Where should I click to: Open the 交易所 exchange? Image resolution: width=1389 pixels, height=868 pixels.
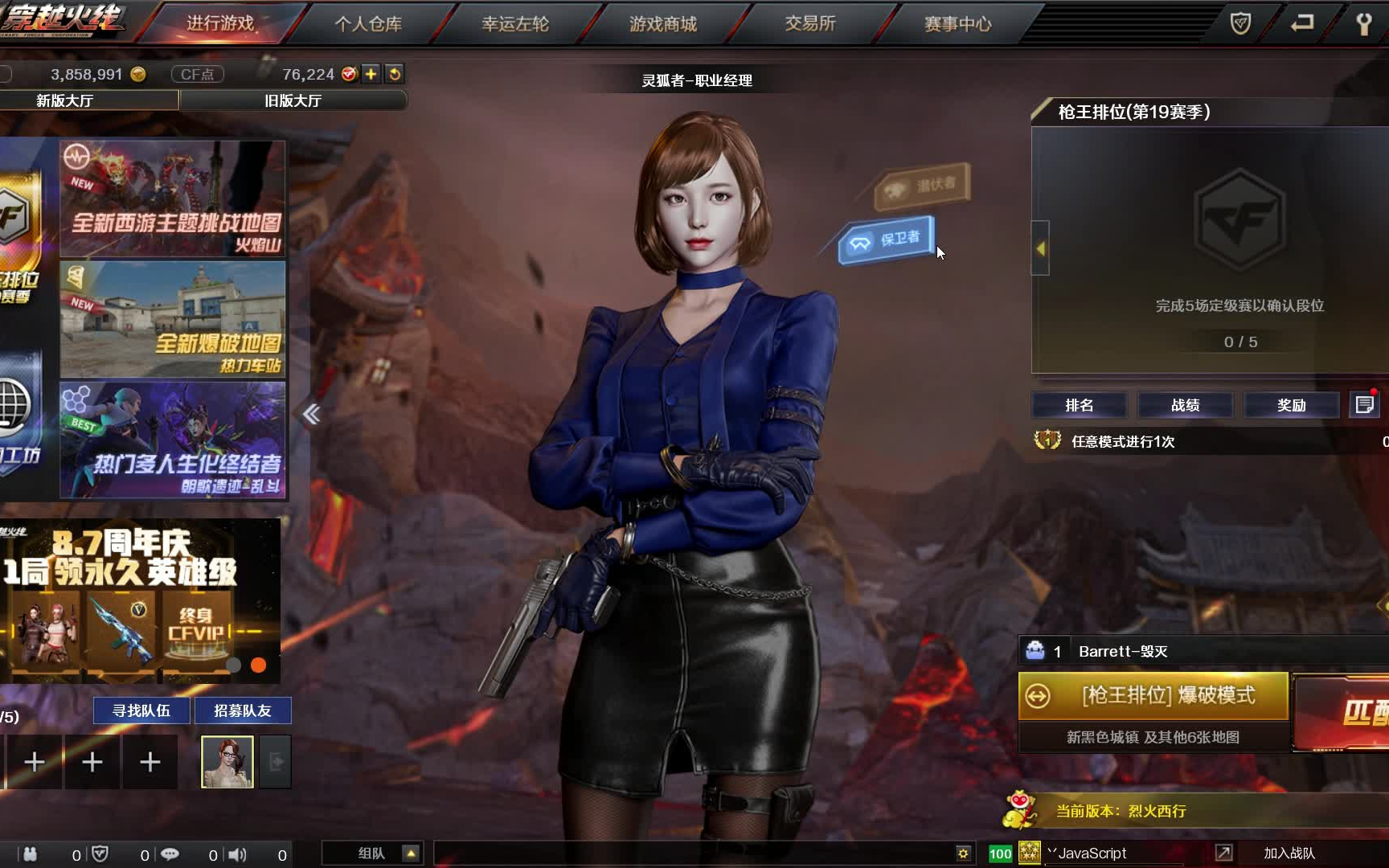[810, 23]
